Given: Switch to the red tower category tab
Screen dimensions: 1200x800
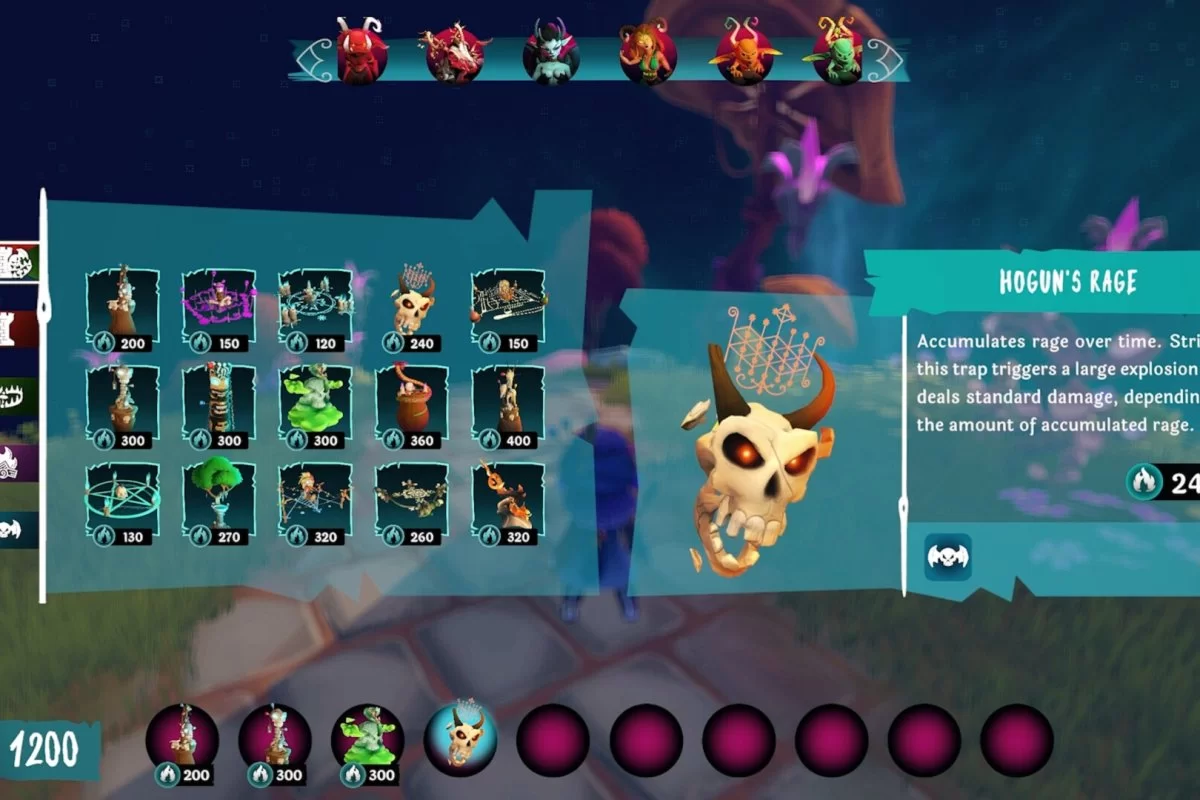Looking at the screenshot, I should tap(20, 329).
